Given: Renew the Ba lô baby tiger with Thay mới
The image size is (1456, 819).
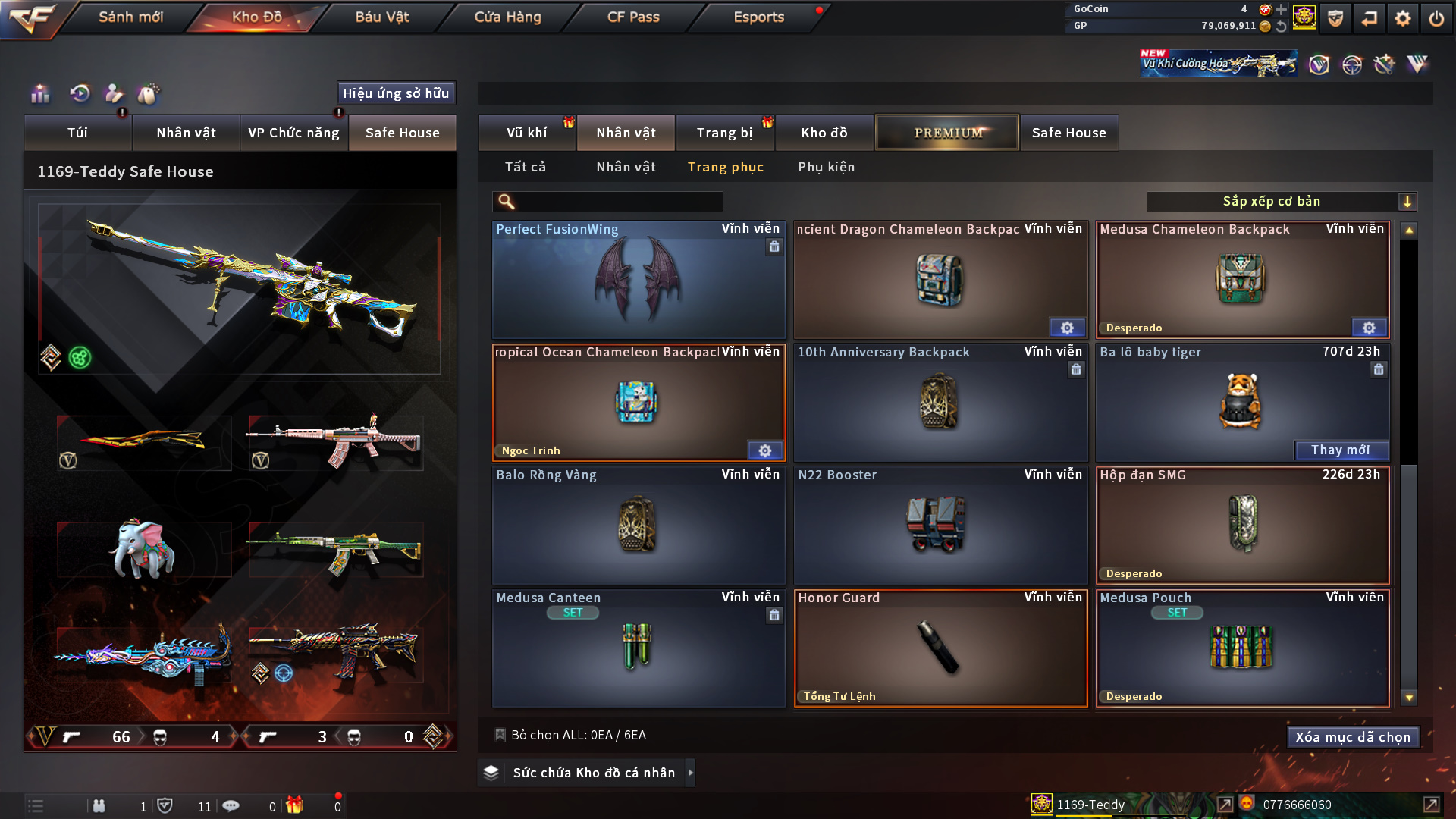Looking at the screenshot, I should click(x=1340, y=450).
